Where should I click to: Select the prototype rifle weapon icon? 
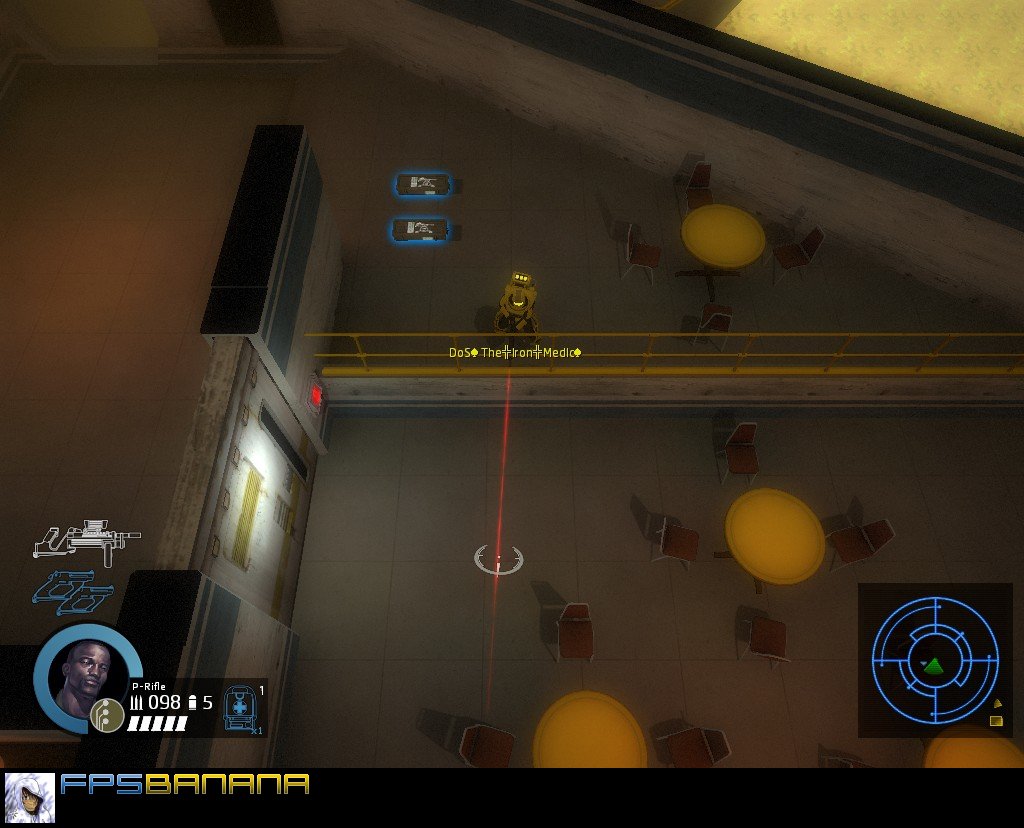pos(86,538)
